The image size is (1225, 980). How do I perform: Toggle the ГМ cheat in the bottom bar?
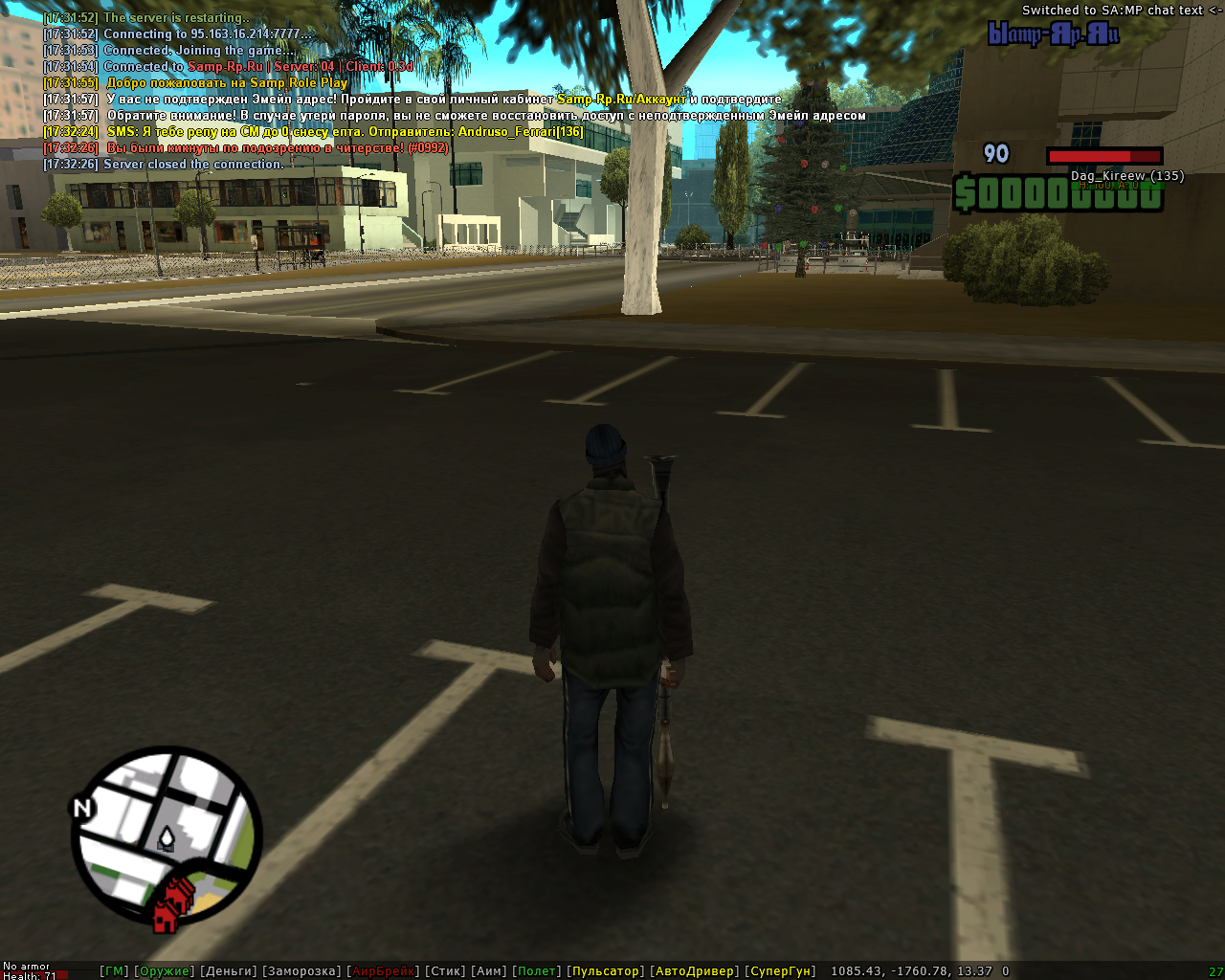(x=114, y=971)
